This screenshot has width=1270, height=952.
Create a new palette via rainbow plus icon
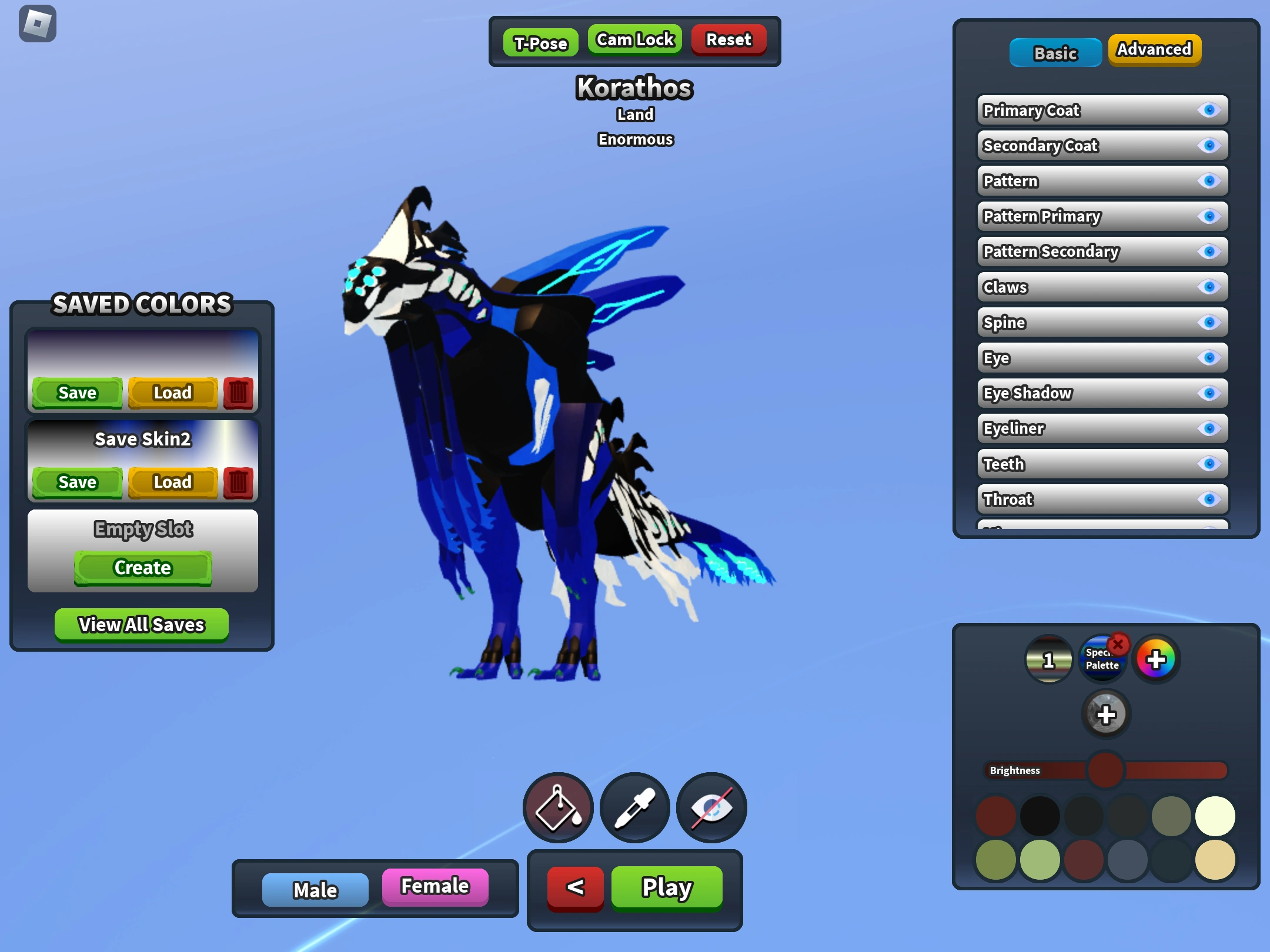tap(1156, 659)
